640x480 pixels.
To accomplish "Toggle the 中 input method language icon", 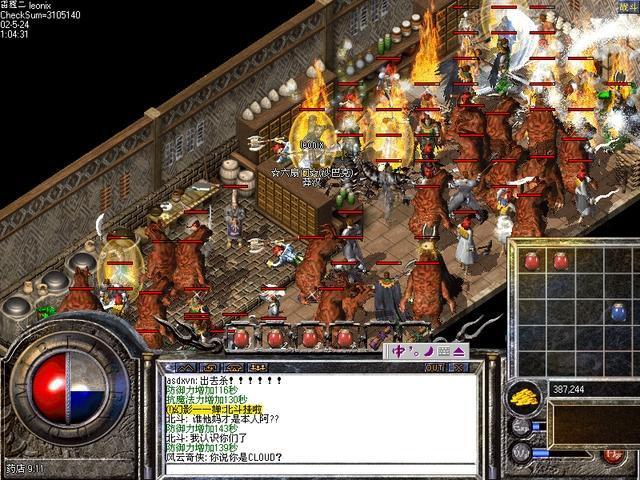I will (400, 351).
